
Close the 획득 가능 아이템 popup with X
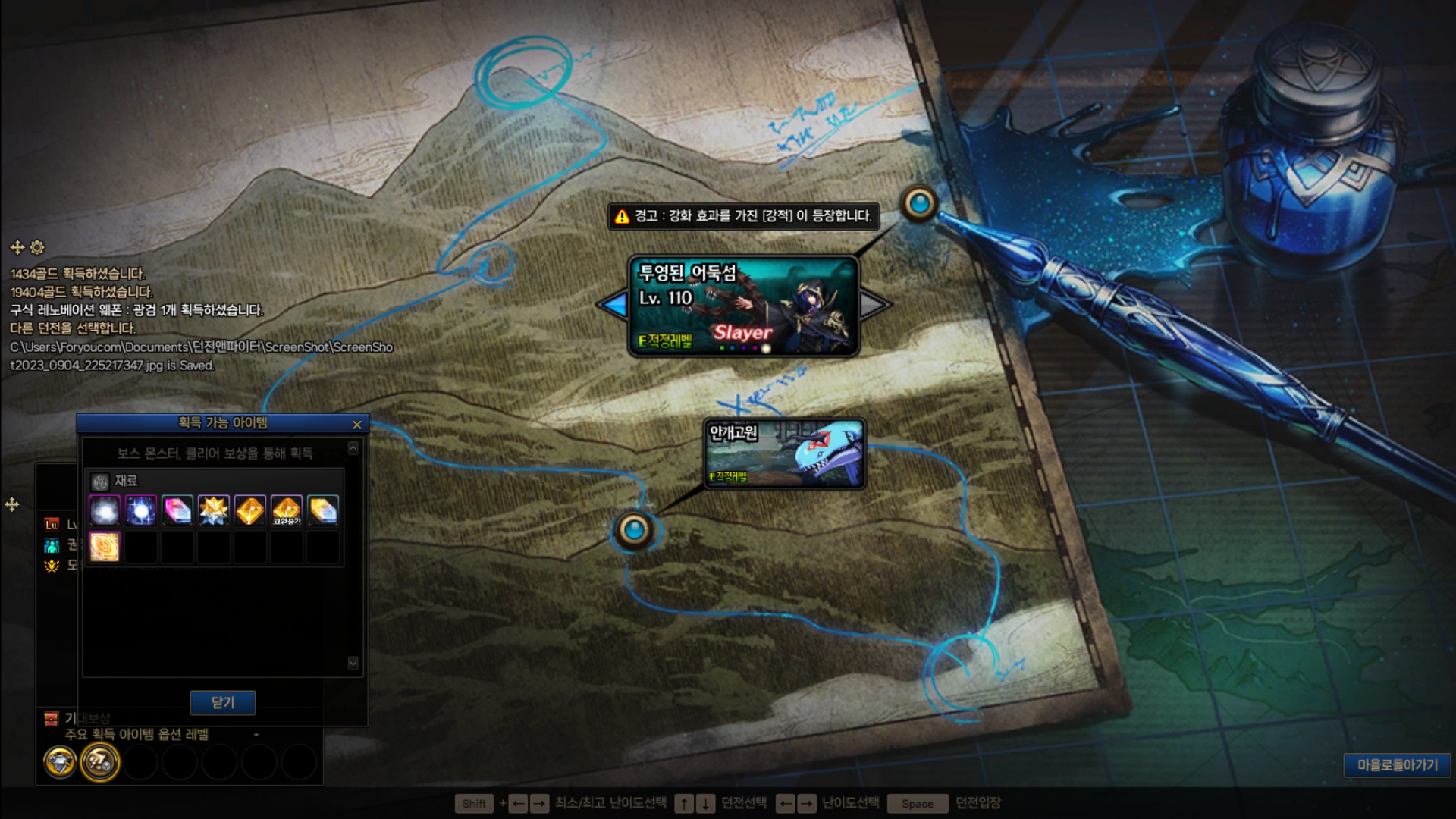click(357, 425)
